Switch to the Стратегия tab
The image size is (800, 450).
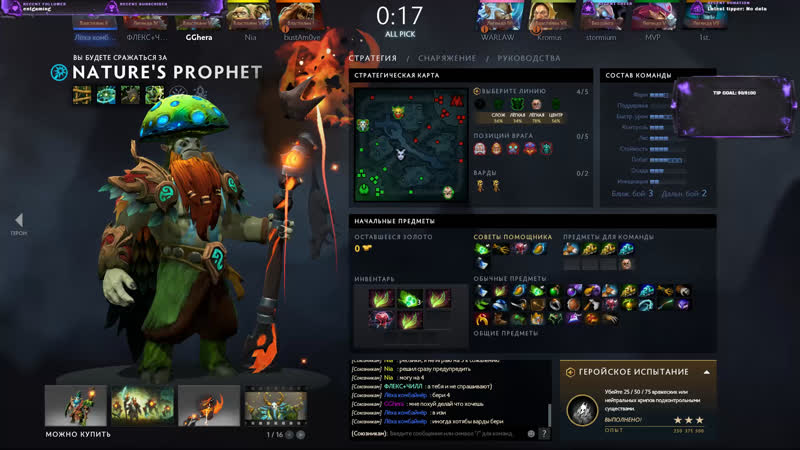pyautogui.click(x=372, y=58)
